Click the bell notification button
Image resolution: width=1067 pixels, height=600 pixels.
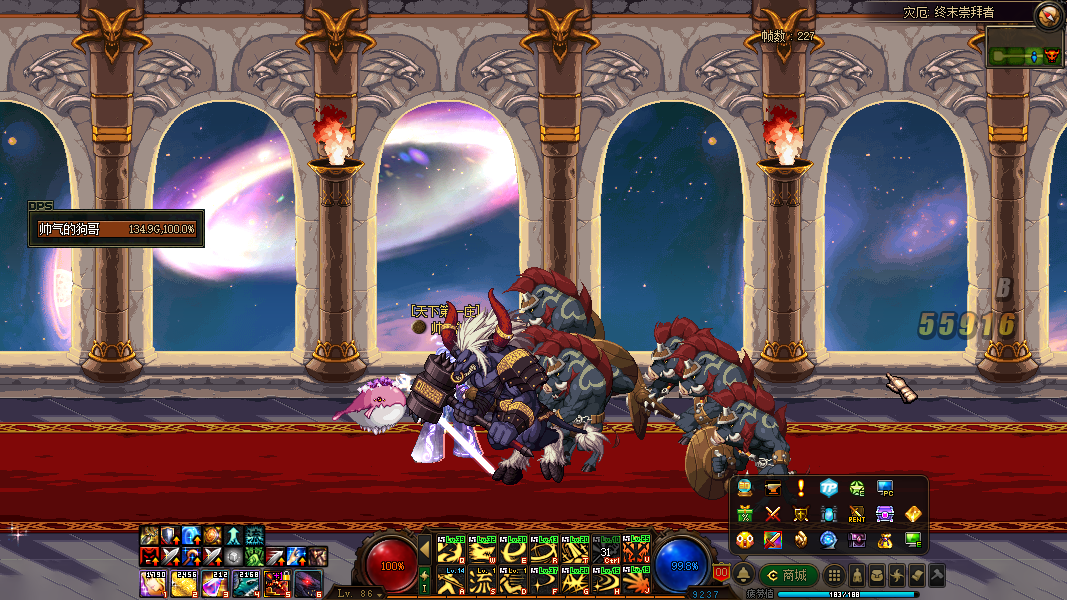coord(744,575)
